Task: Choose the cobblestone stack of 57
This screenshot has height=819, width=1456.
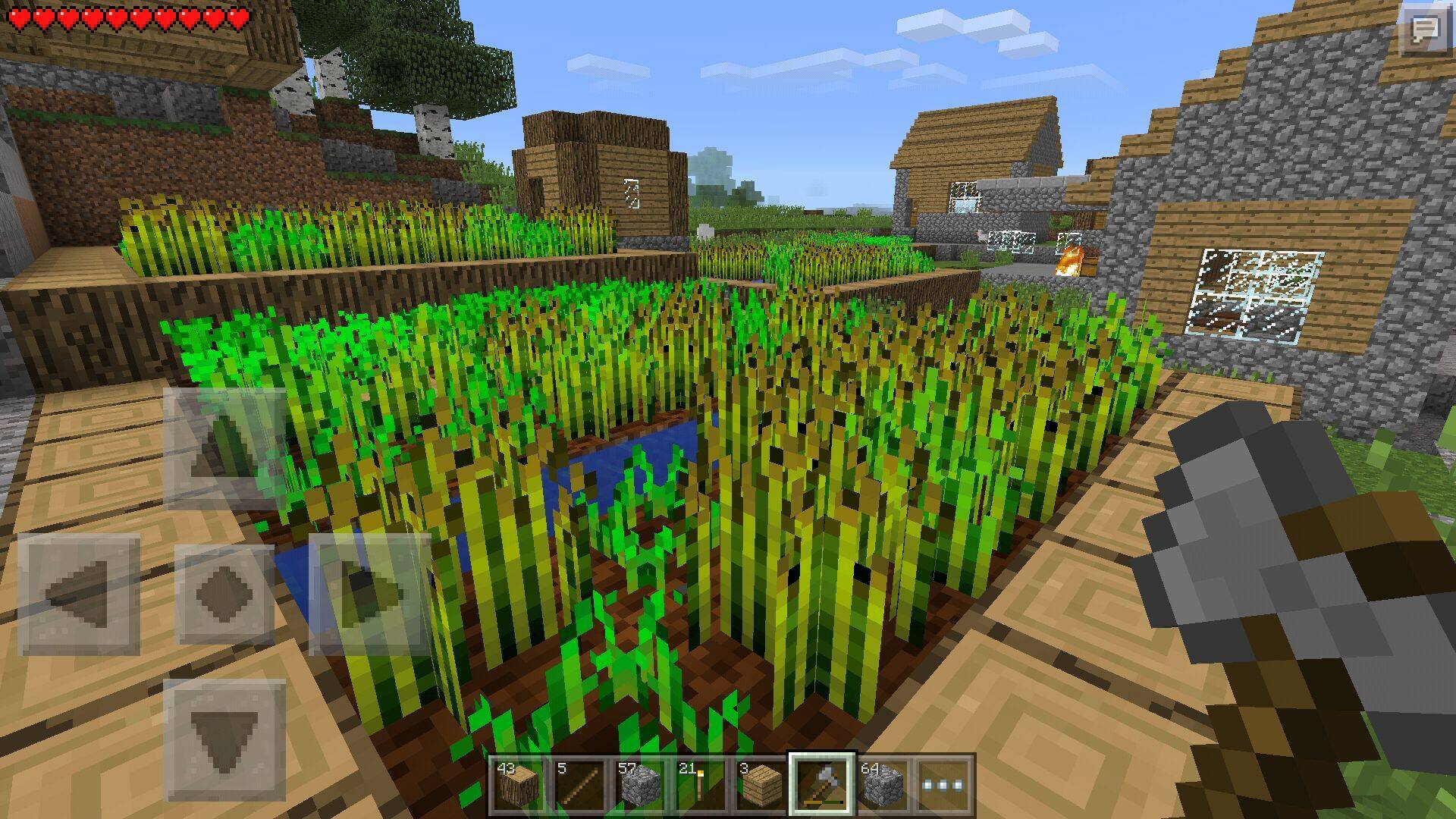Action: click(x=640, y=784)
